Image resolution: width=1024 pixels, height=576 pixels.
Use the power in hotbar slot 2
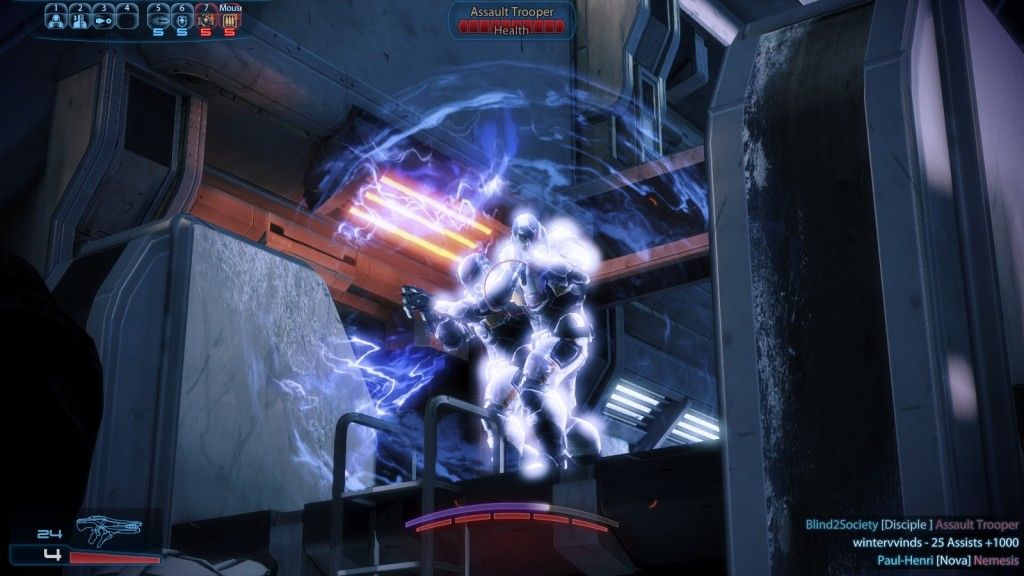pyautogui.click(x=81, y=18)
